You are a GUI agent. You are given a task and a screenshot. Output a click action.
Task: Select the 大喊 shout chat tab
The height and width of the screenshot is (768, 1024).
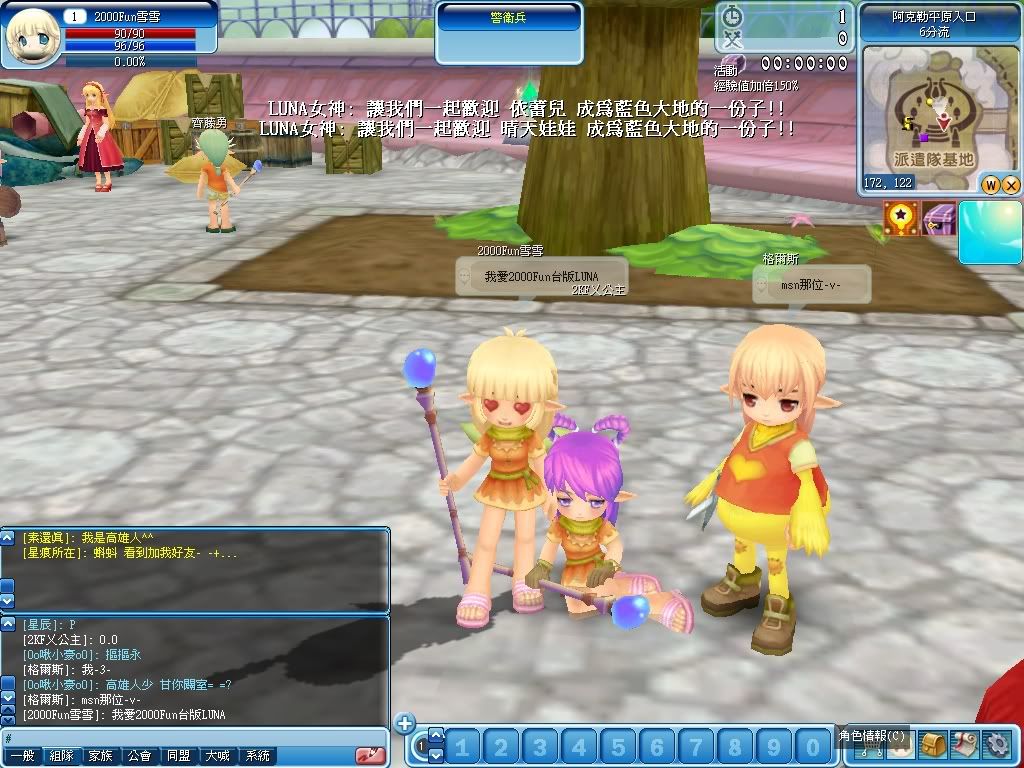click(x=218, y=757)
